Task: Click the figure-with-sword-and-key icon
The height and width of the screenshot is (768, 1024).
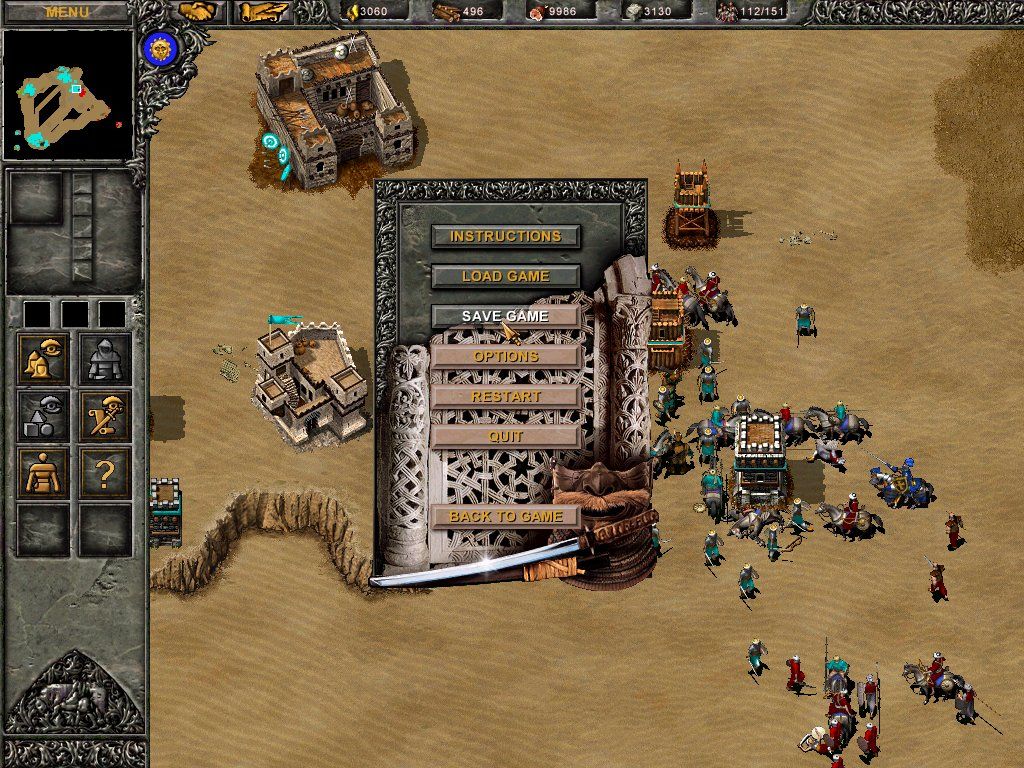Action: click(105, 416)
